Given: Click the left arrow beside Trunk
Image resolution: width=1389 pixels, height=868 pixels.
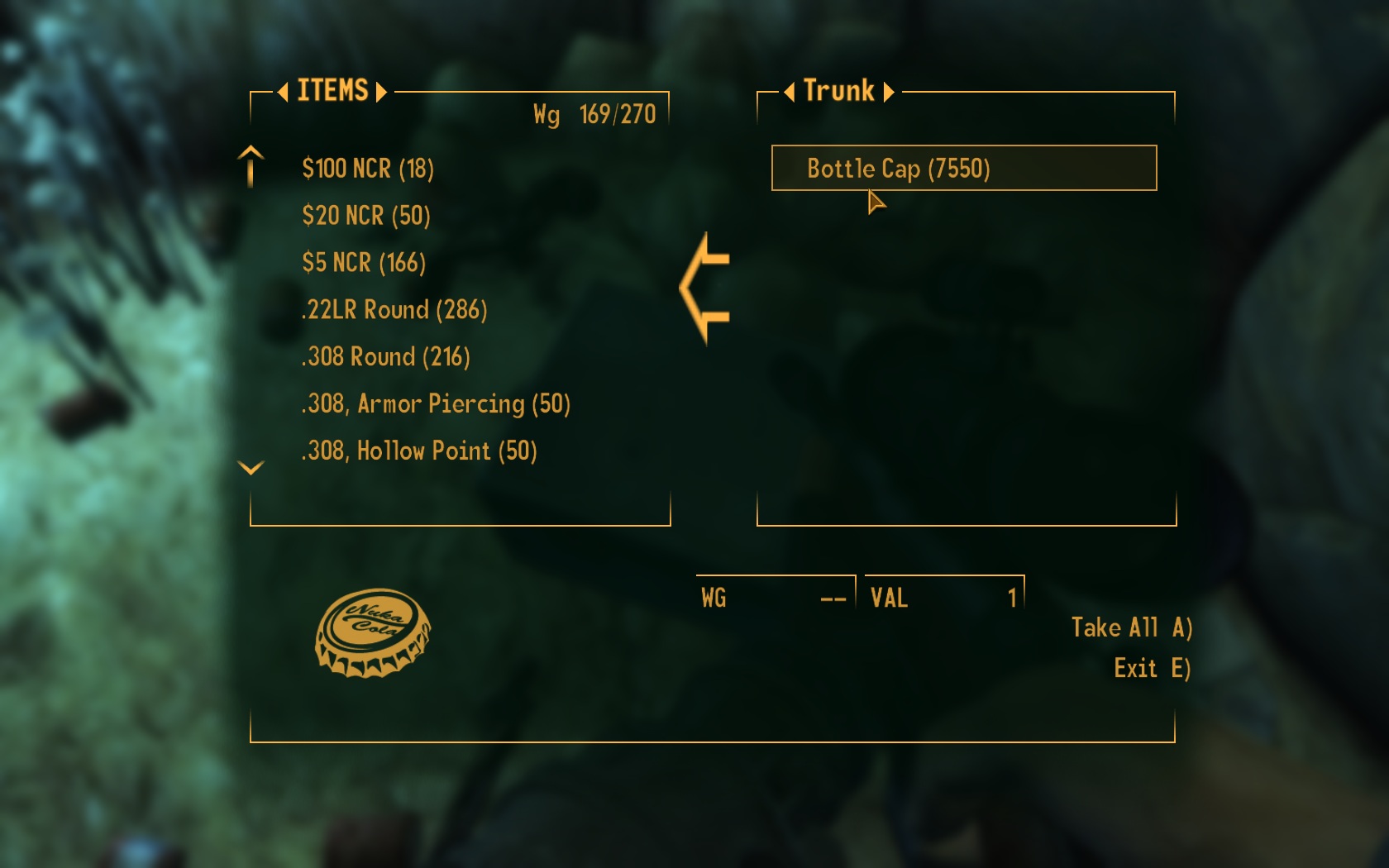Looking at the screenshot, I should pos(789,92).
